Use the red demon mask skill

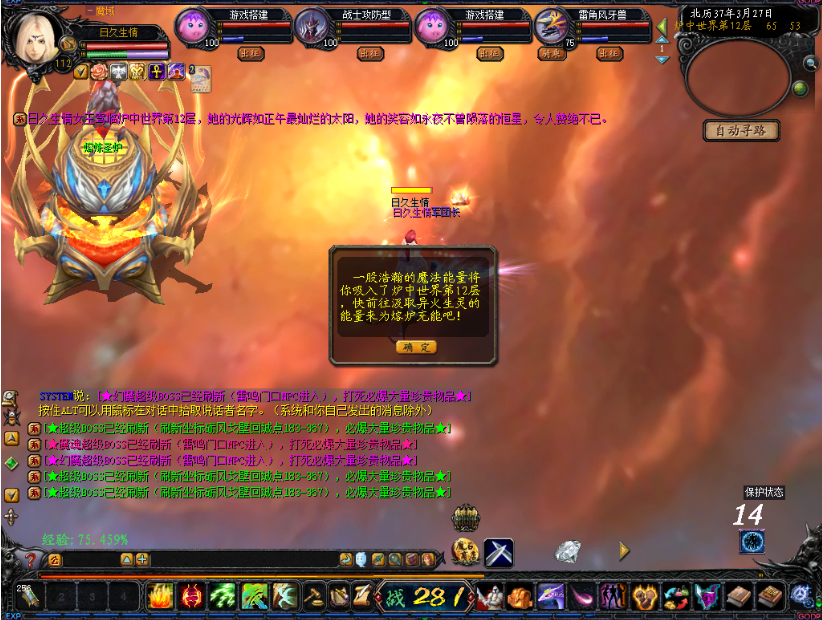pos(191,596)
